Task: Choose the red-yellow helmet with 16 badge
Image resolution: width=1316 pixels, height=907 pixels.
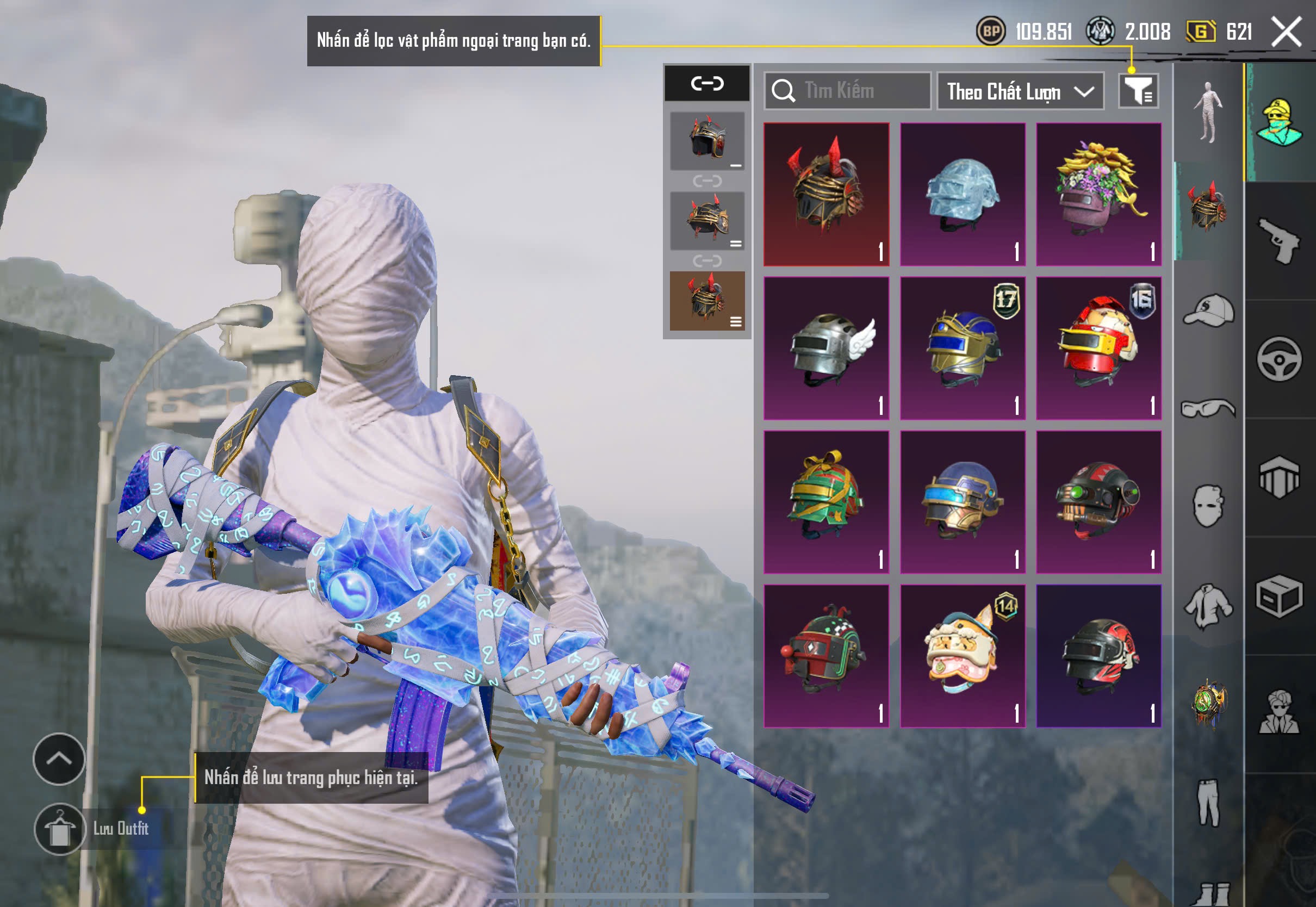Action: 1098,349
